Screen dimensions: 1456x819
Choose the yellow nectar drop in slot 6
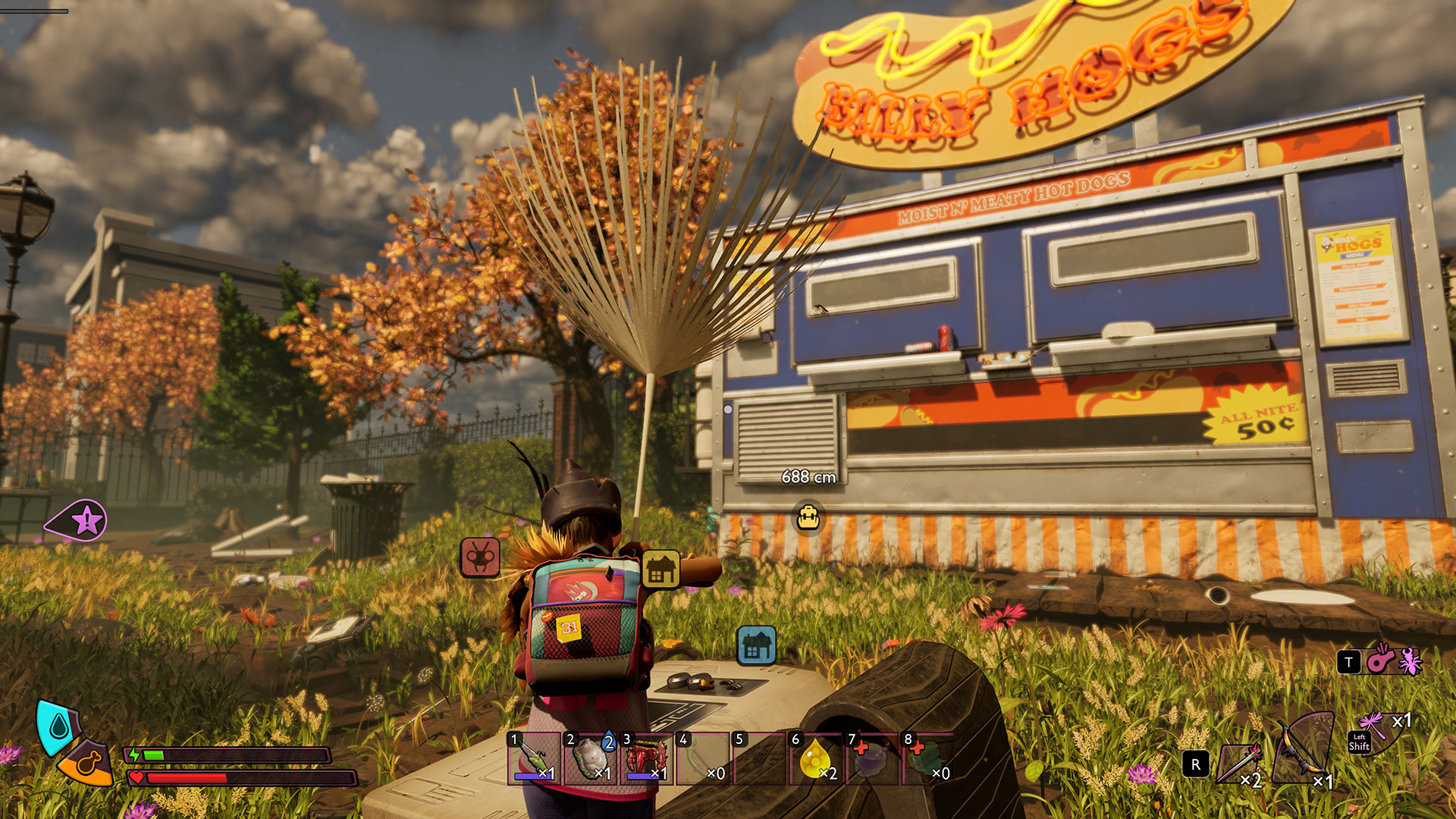click(x=815, y=758)
